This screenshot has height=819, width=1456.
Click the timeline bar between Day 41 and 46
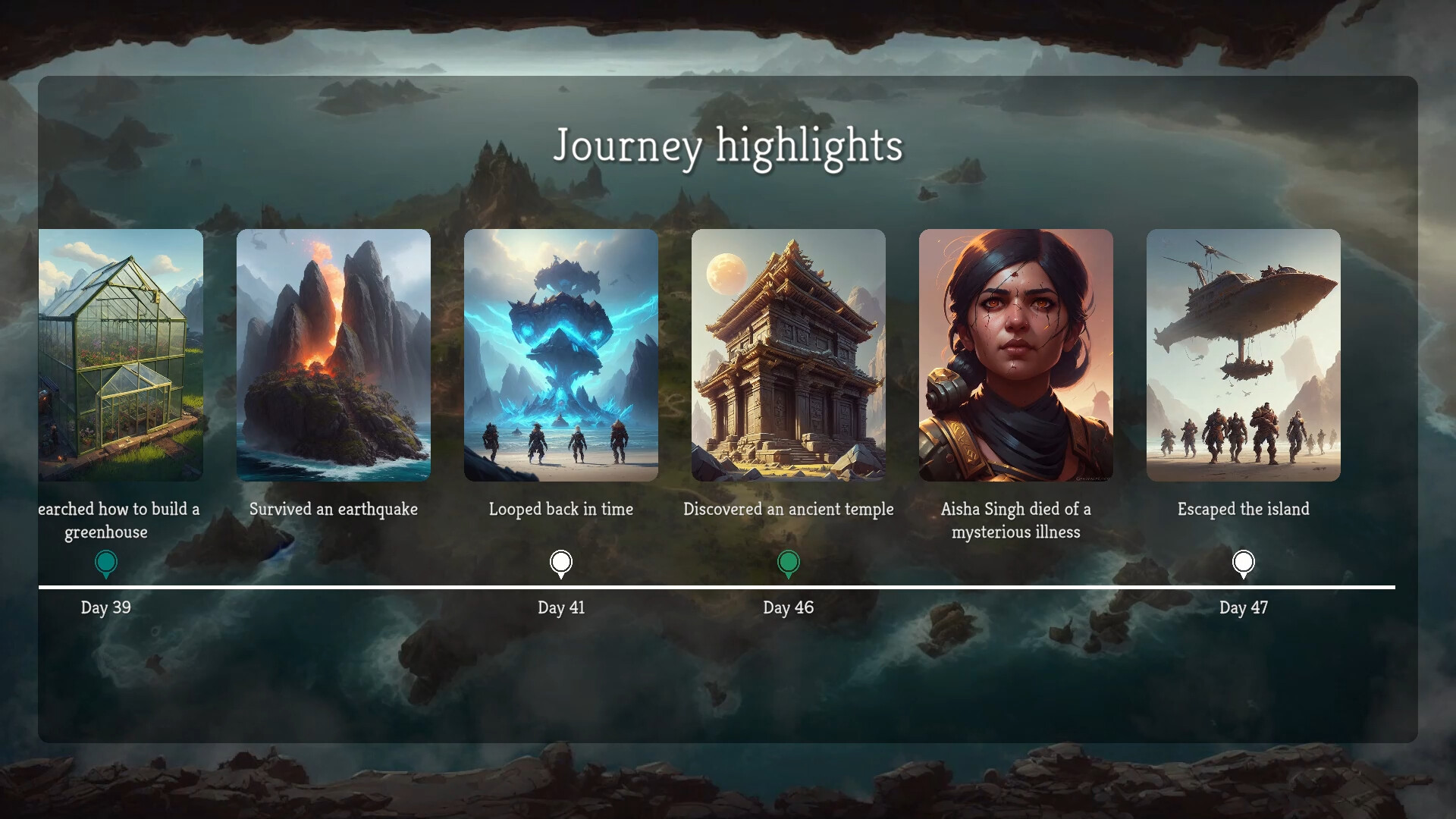click(x=675, y=586)
